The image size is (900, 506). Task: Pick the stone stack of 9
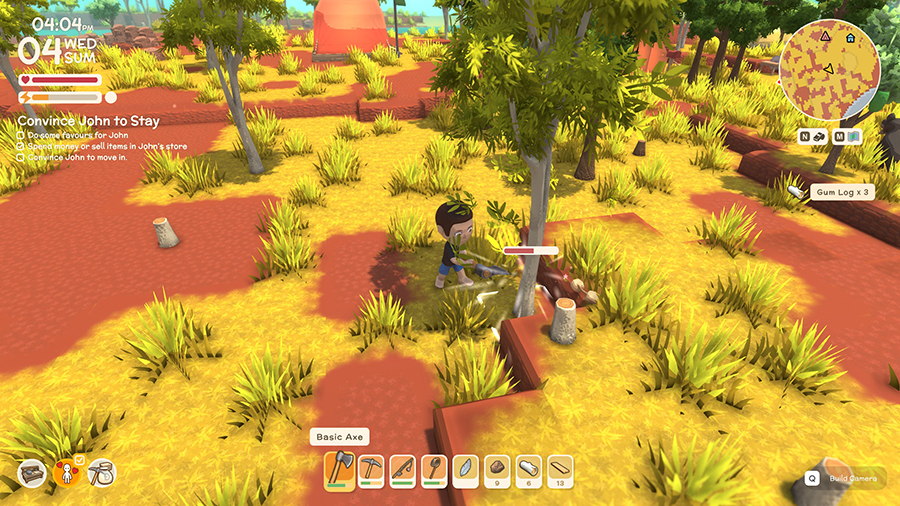(x=498, y=470)
